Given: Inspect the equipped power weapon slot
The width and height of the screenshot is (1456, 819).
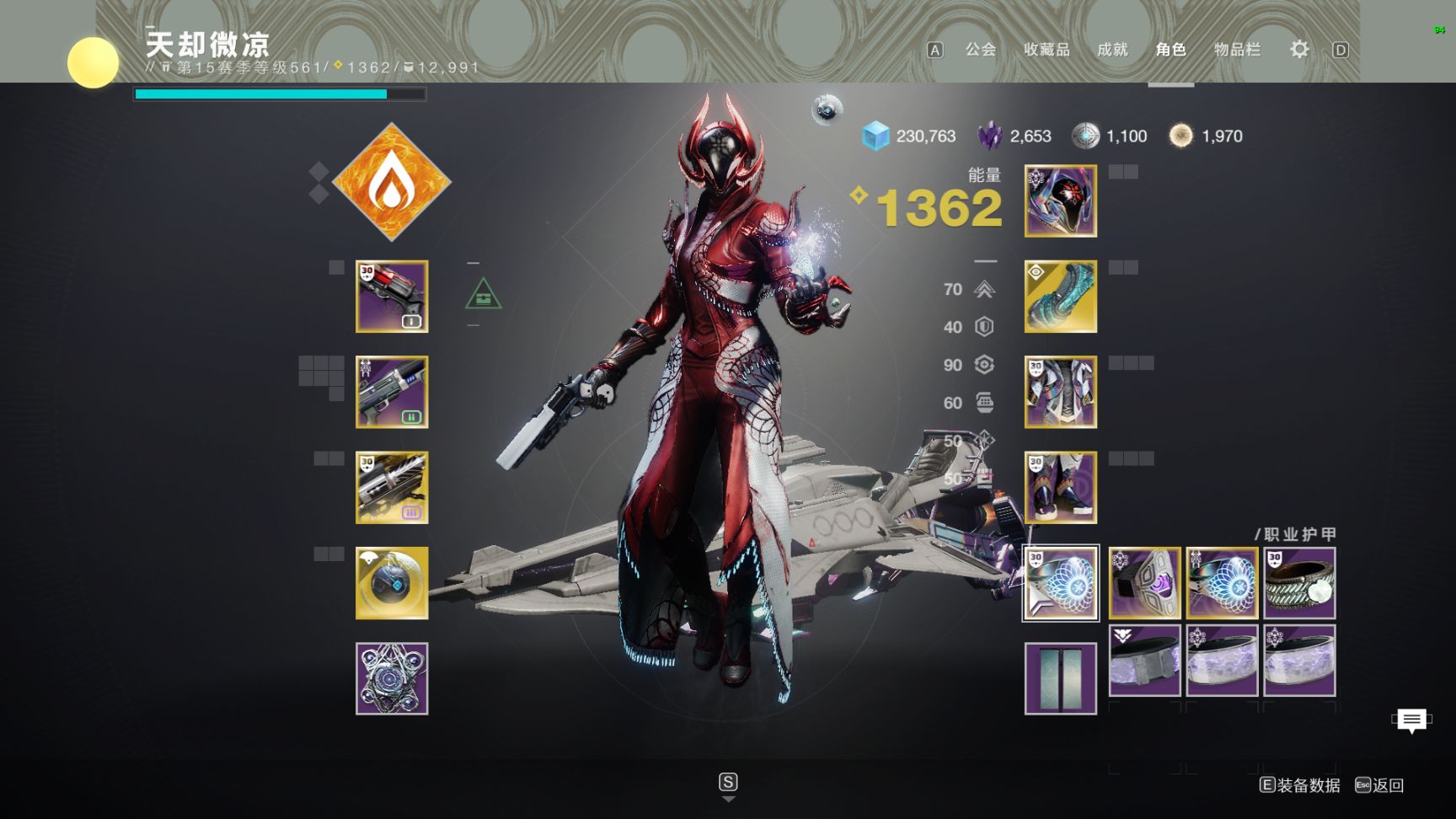Looking at the screenshot, I should pyautogui.click(x=392, y=487).
